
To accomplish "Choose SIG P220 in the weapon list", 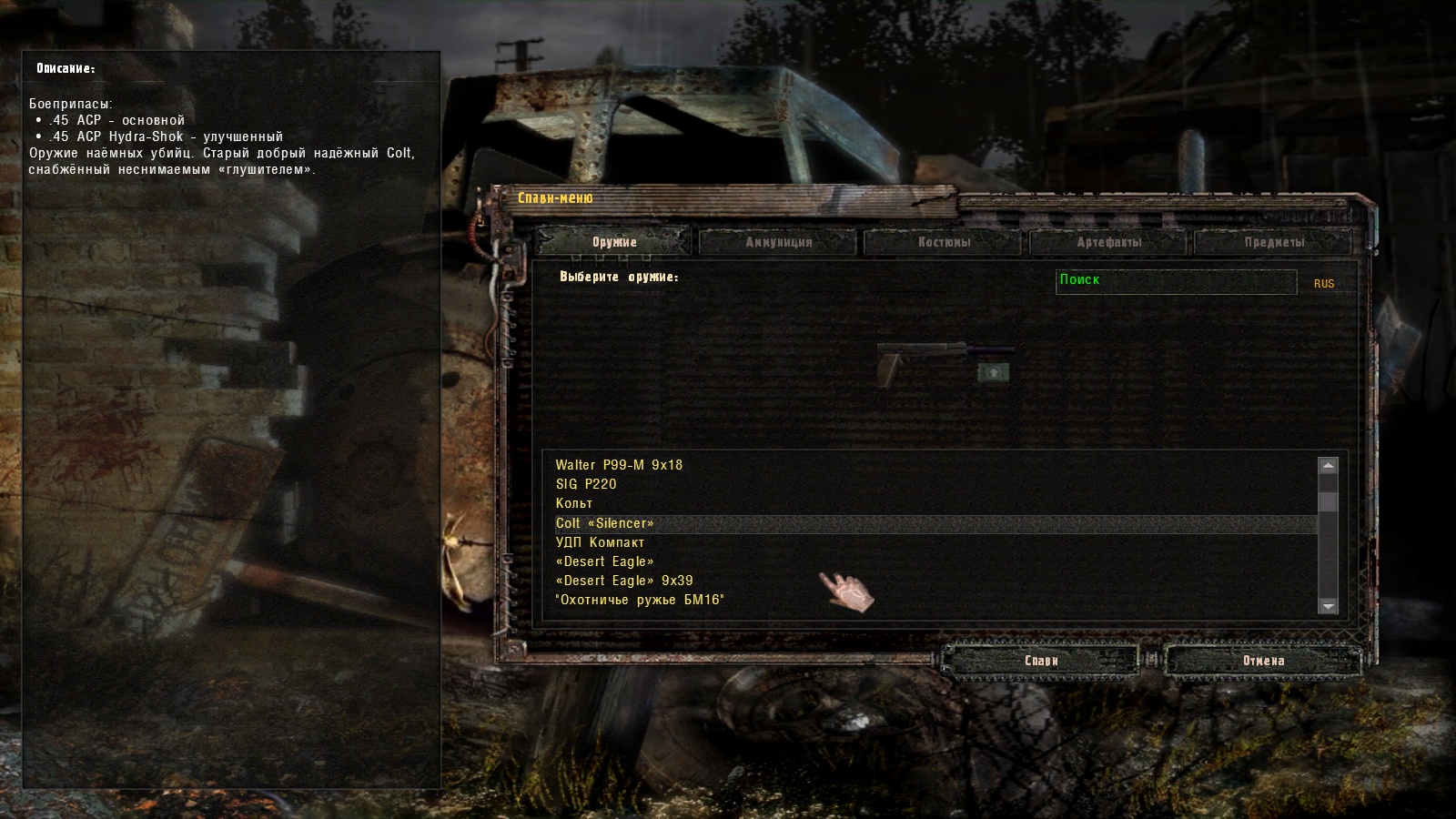I will coord(586,484).
